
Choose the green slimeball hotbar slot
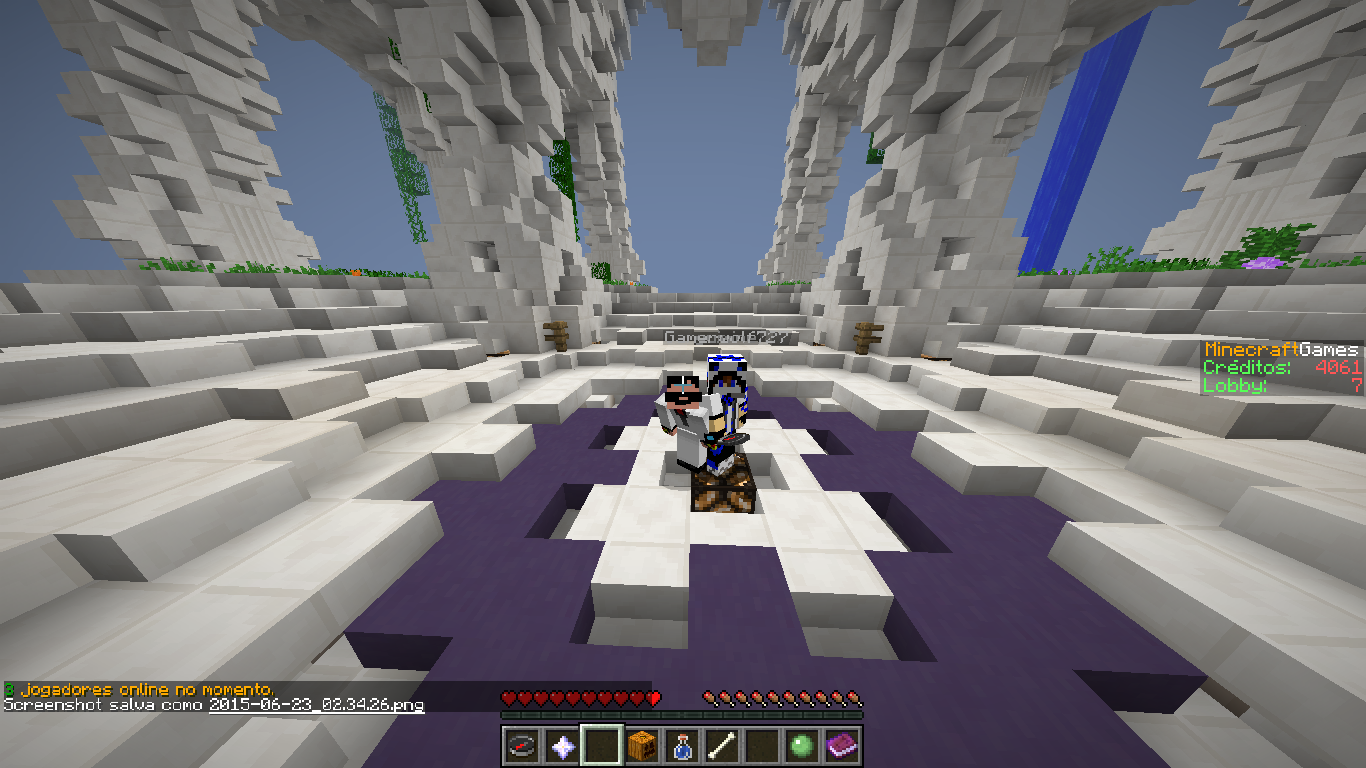point(802,746)
